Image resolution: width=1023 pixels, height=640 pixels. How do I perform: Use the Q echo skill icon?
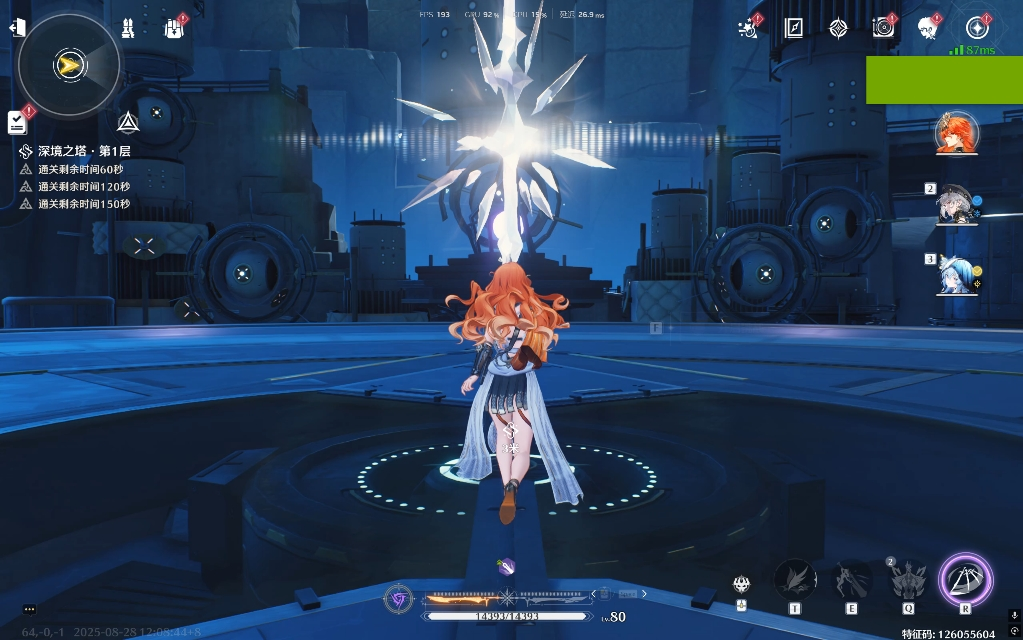[x=909, y=580]
